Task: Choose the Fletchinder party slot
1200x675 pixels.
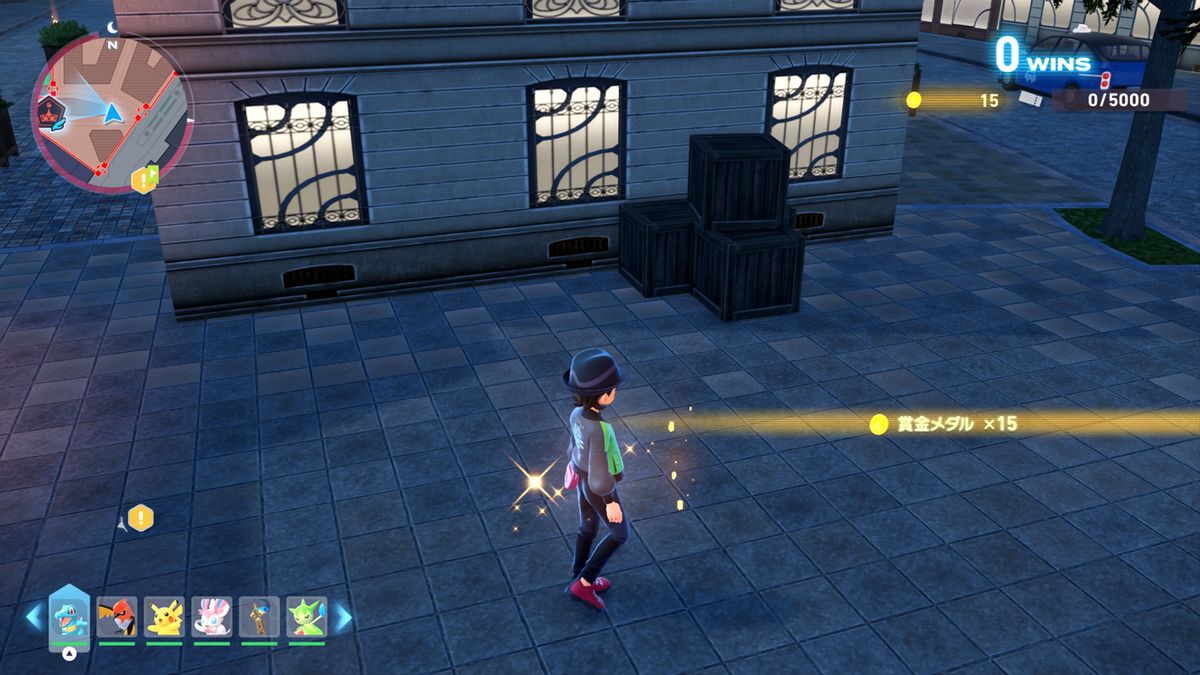Action: coord(117,616)
